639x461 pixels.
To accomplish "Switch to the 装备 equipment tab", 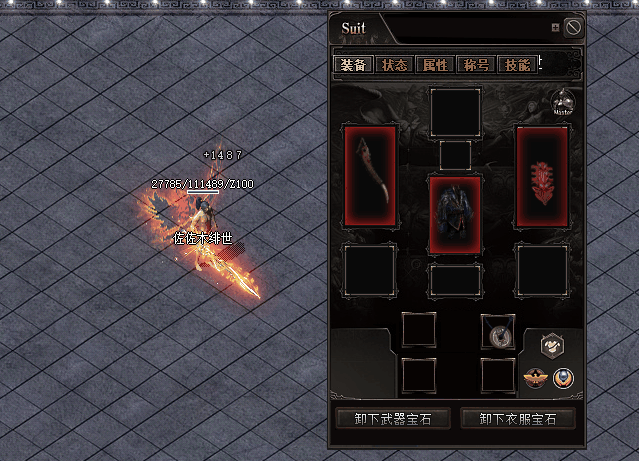I will (x=353, y=65).
